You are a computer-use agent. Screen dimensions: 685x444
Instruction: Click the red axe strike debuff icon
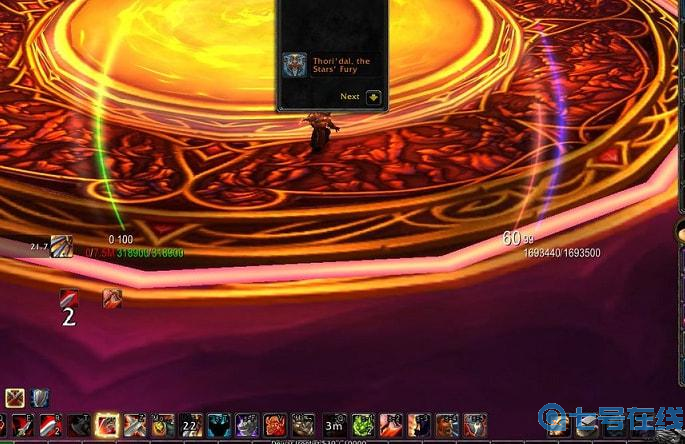[112, 297]
